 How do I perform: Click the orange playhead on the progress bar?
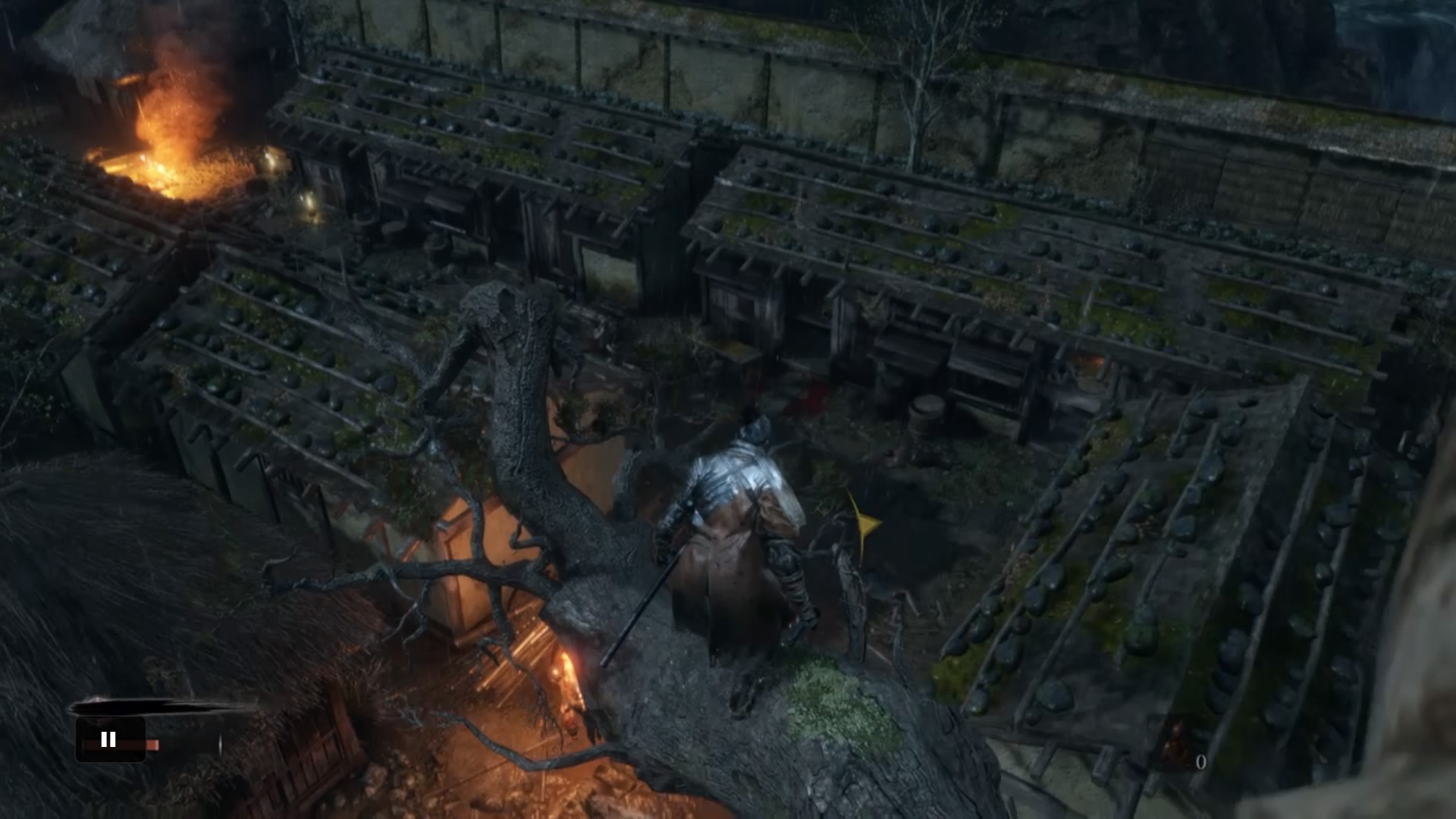click(153, 744)
